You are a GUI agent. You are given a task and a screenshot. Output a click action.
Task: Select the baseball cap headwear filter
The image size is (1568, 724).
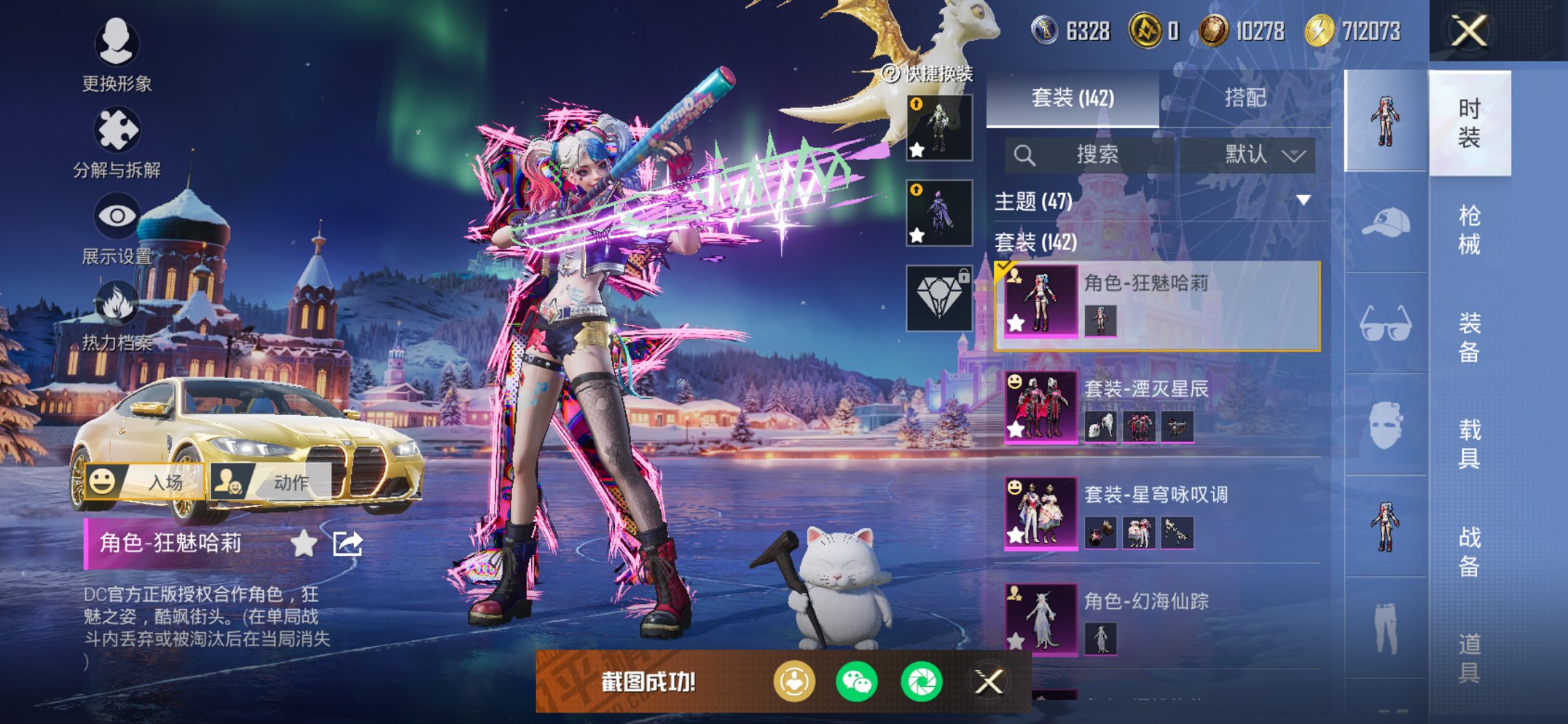pyautogui.click(x=1385, y=222)
